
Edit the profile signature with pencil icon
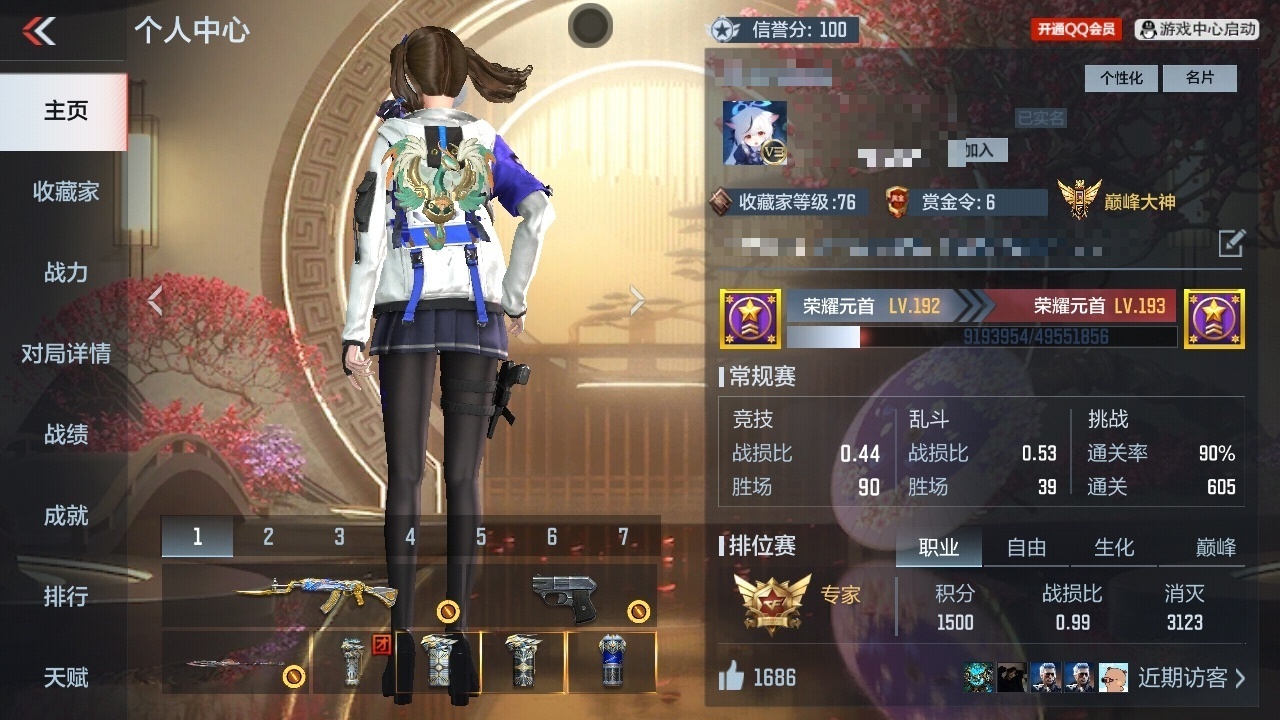1231,243
